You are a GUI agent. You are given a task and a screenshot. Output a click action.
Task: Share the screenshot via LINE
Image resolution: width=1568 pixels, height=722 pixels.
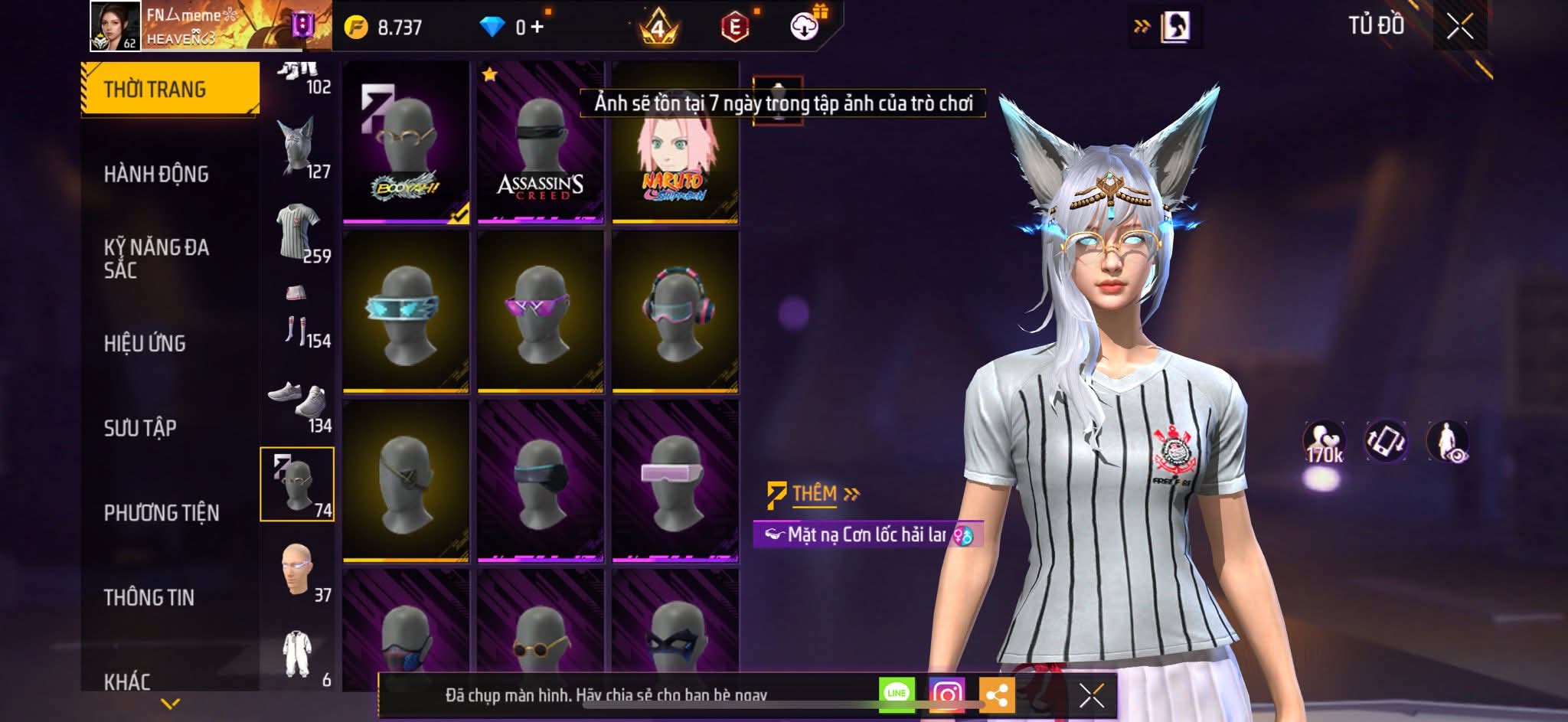point(897,694)
